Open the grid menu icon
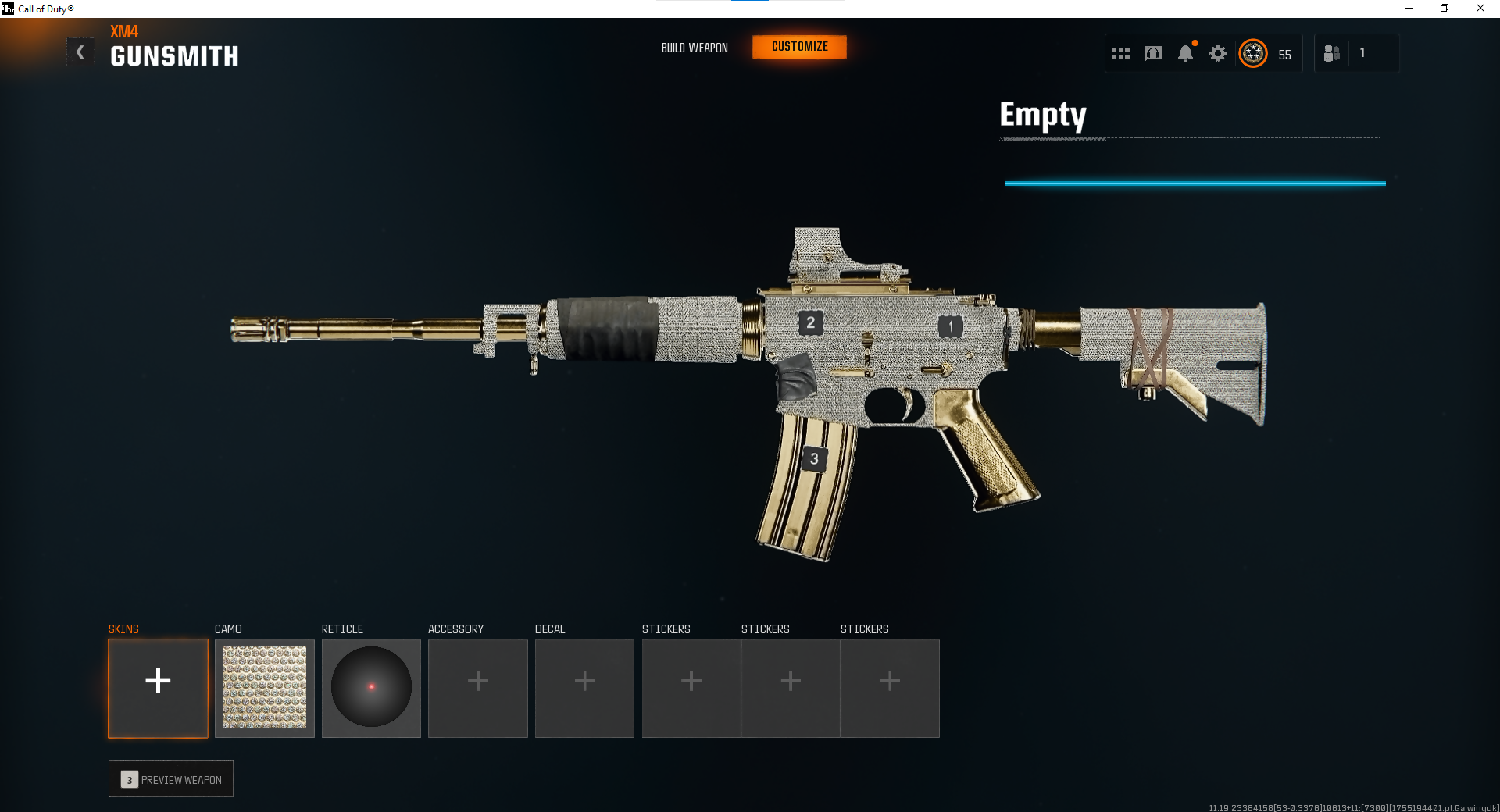Screen dimensions: 1500x812 [1120, 53]
